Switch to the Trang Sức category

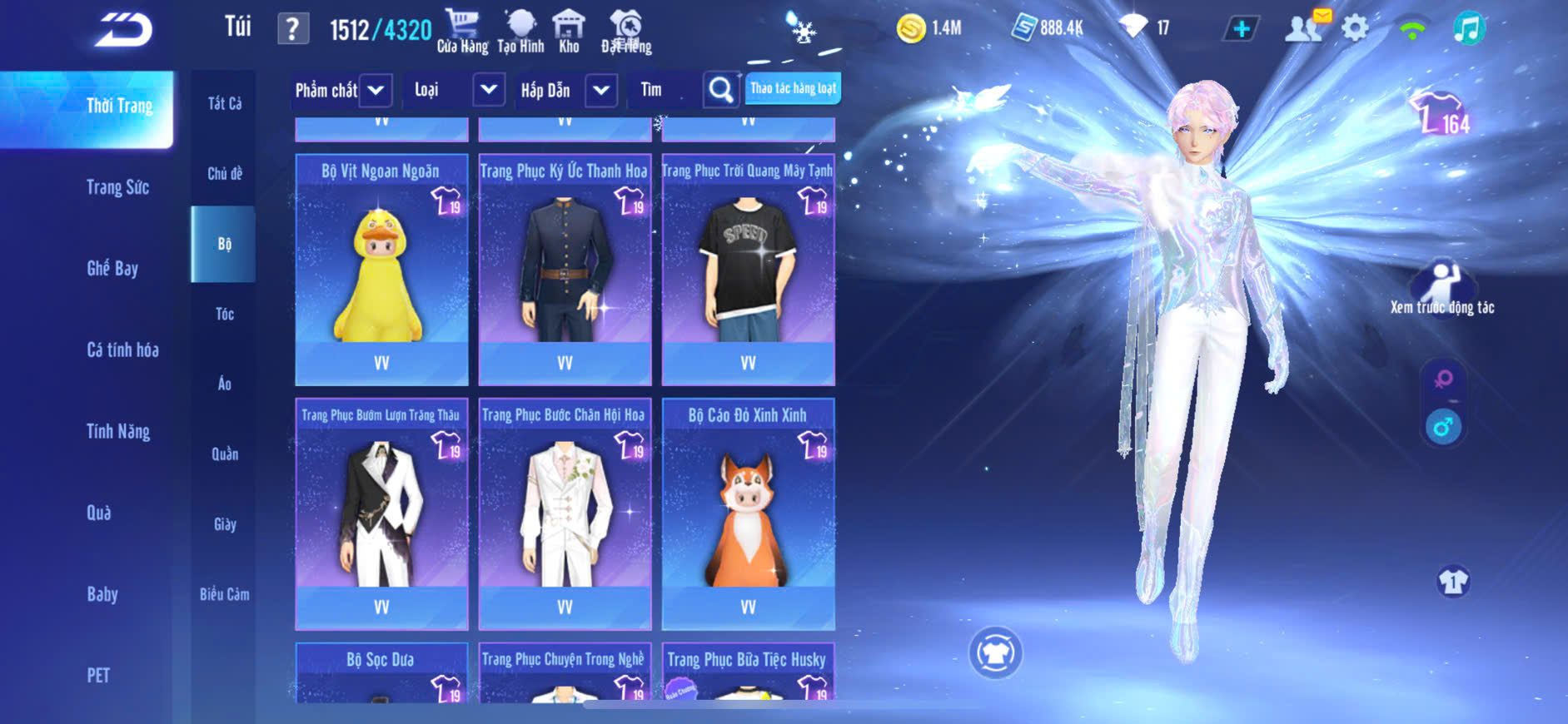[x=117, y=187]
